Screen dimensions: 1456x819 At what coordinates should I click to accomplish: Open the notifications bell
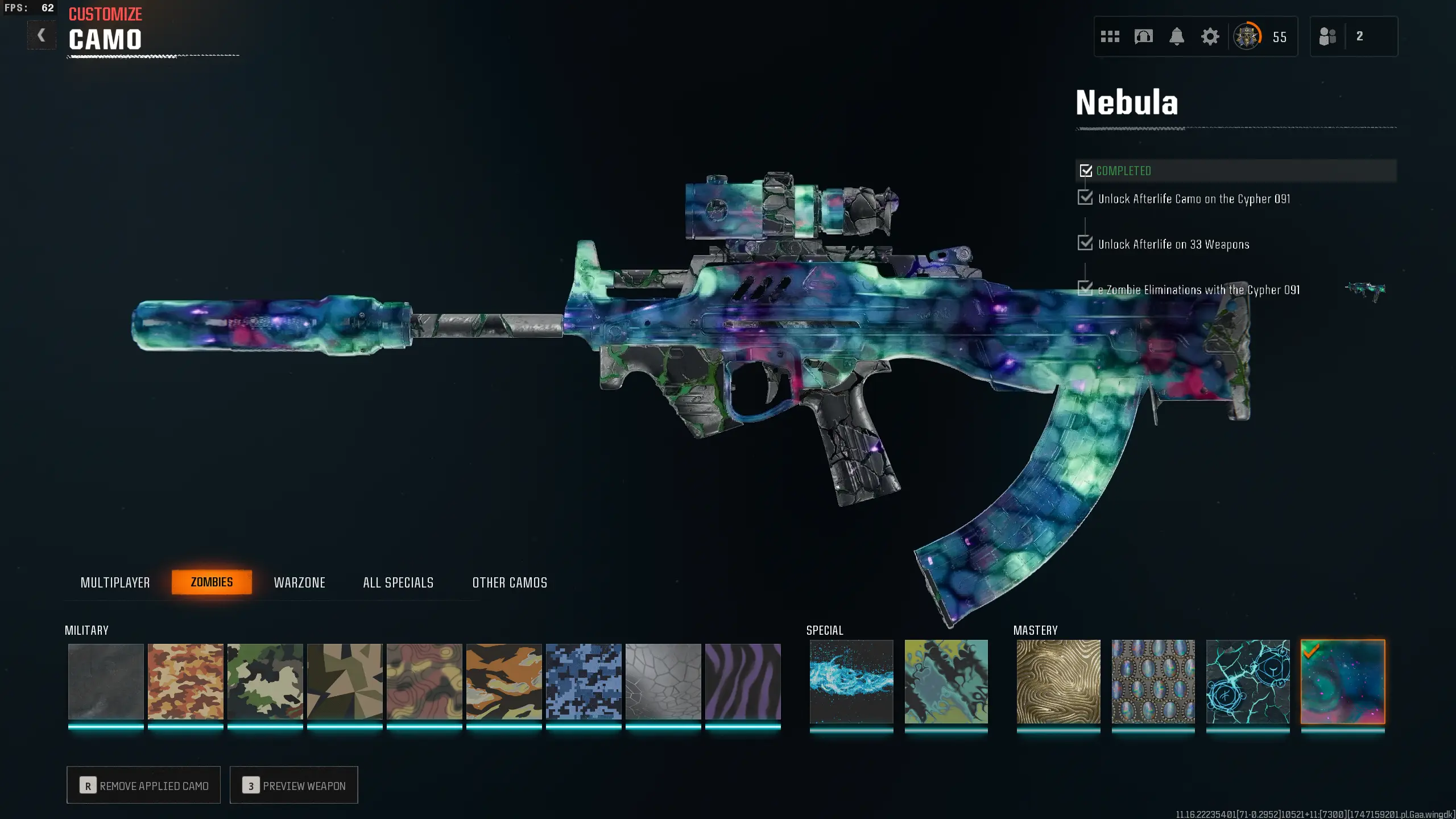(x=1177, y=37)
